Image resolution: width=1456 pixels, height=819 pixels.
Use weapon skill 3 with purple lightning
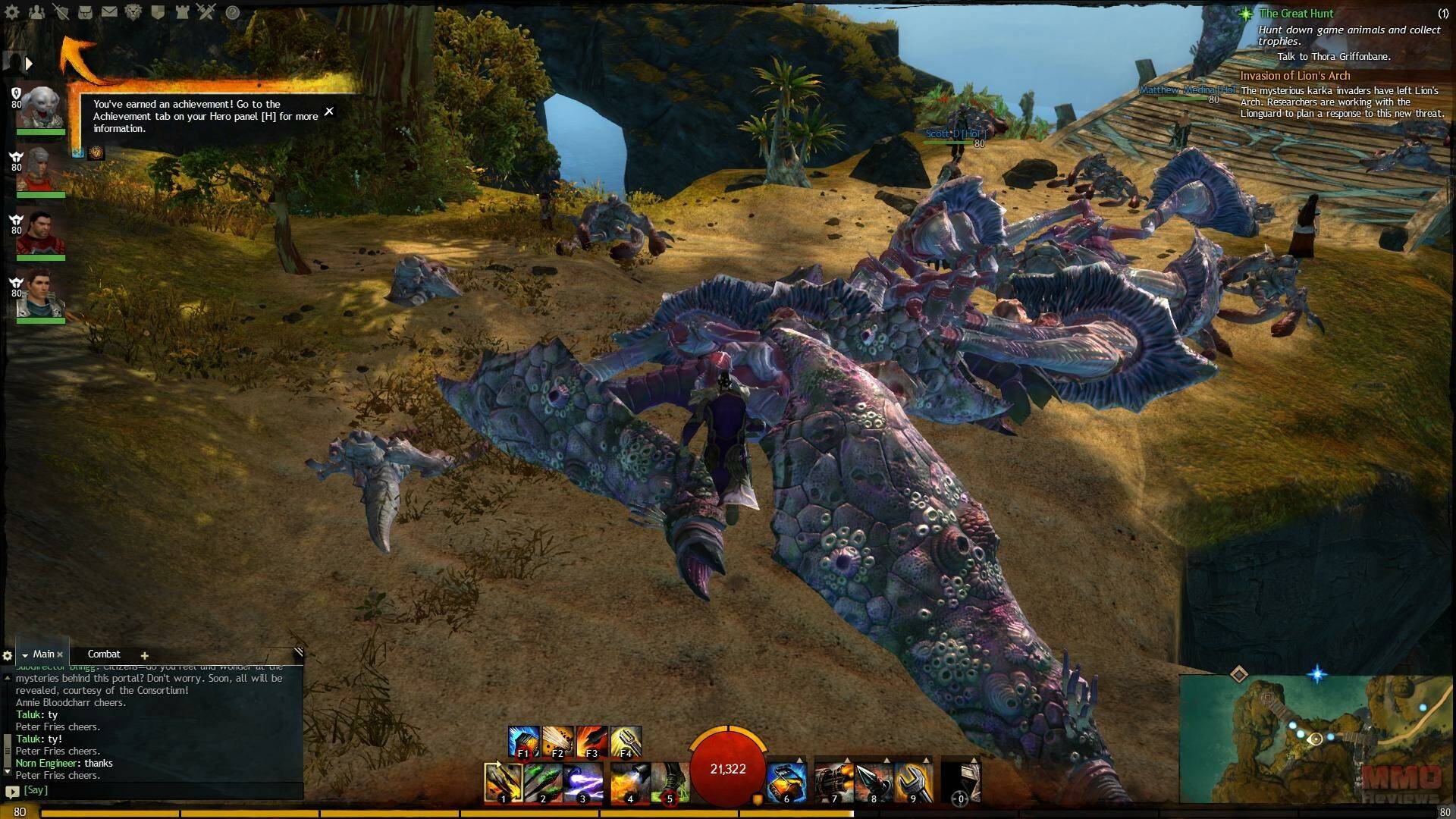582,783
